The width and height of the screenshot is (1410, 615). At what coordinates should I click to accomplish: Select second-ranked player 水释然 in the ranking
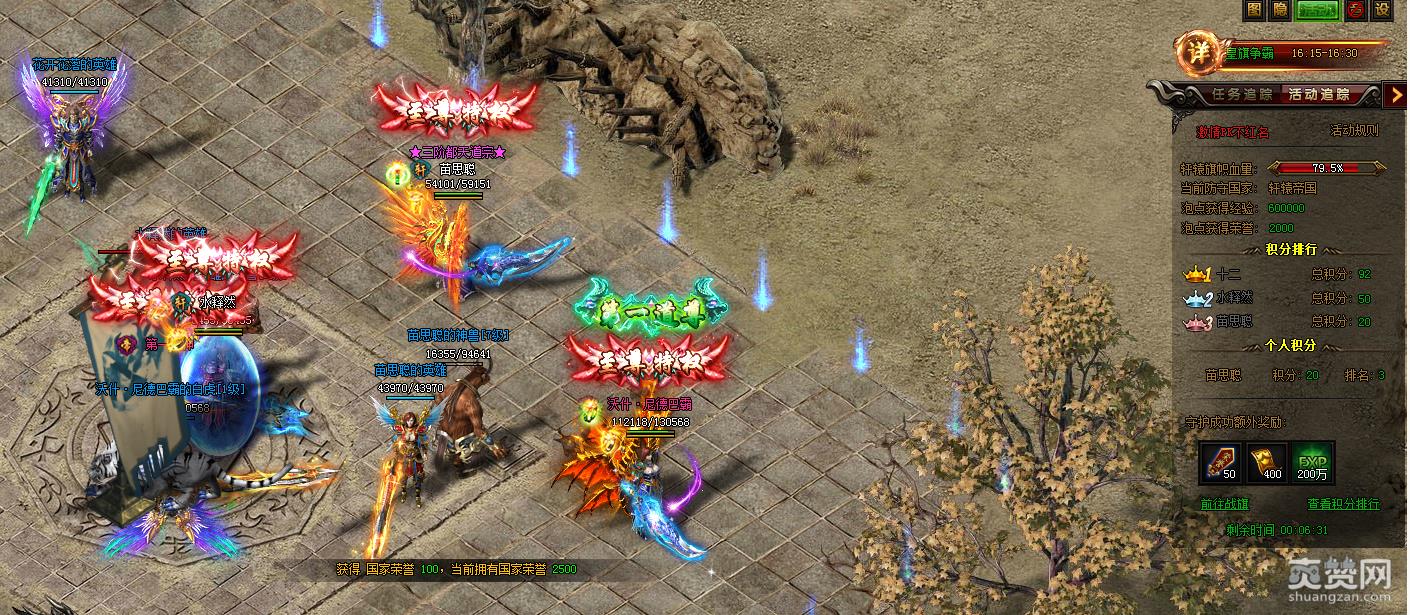pyautogui.click(x=1234, y=298)
